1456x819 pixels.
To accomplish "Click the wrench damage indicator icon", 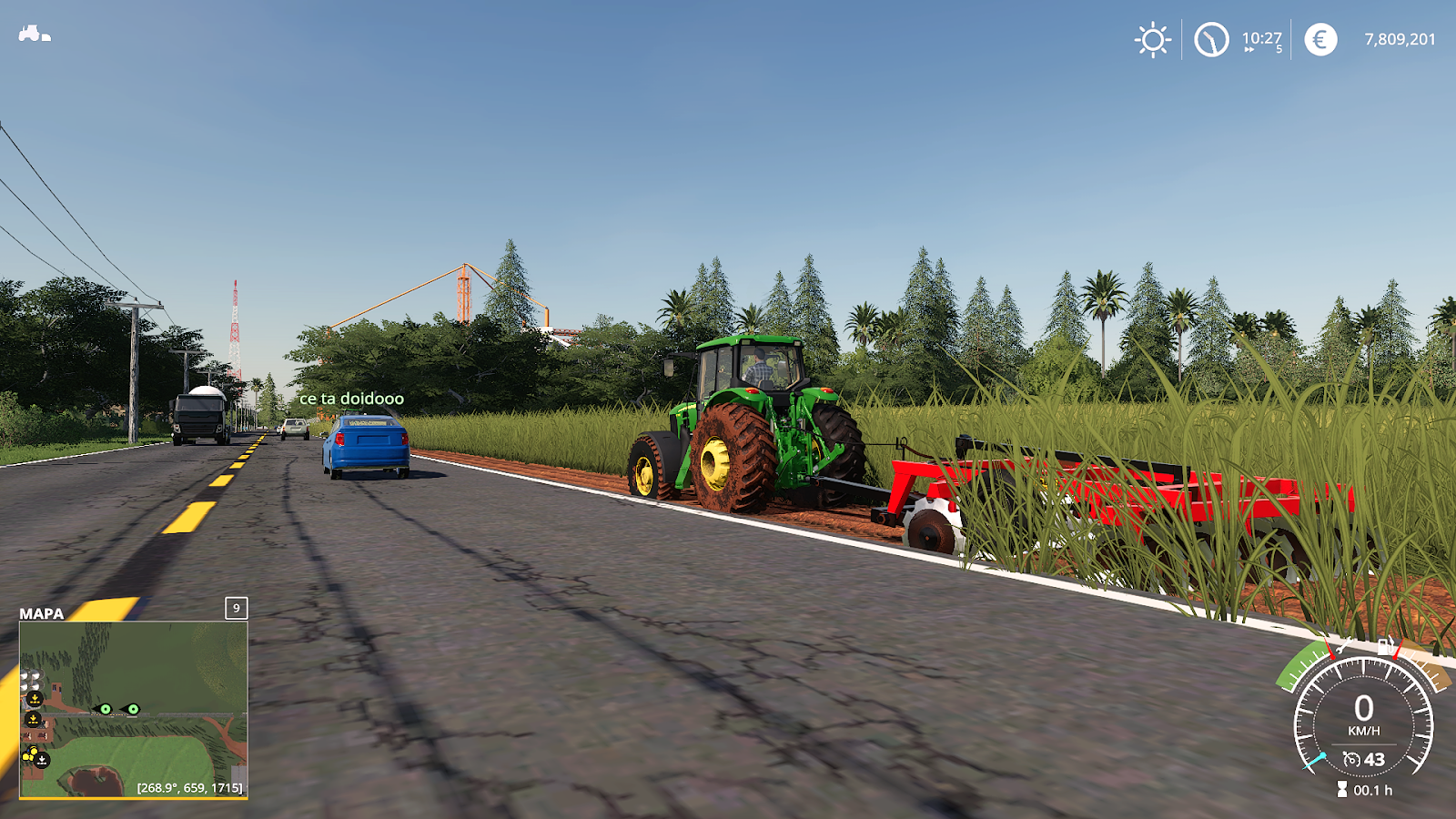I will click(x=1342, y=646).
